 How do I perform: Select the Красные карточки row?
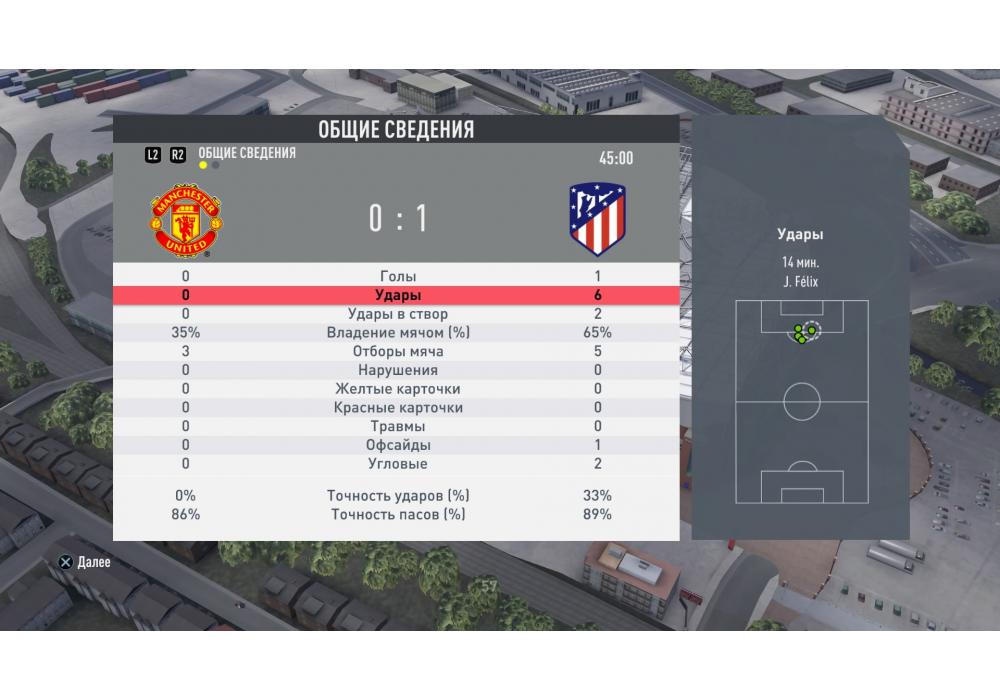pyautogui.click(x=397, y=408)
